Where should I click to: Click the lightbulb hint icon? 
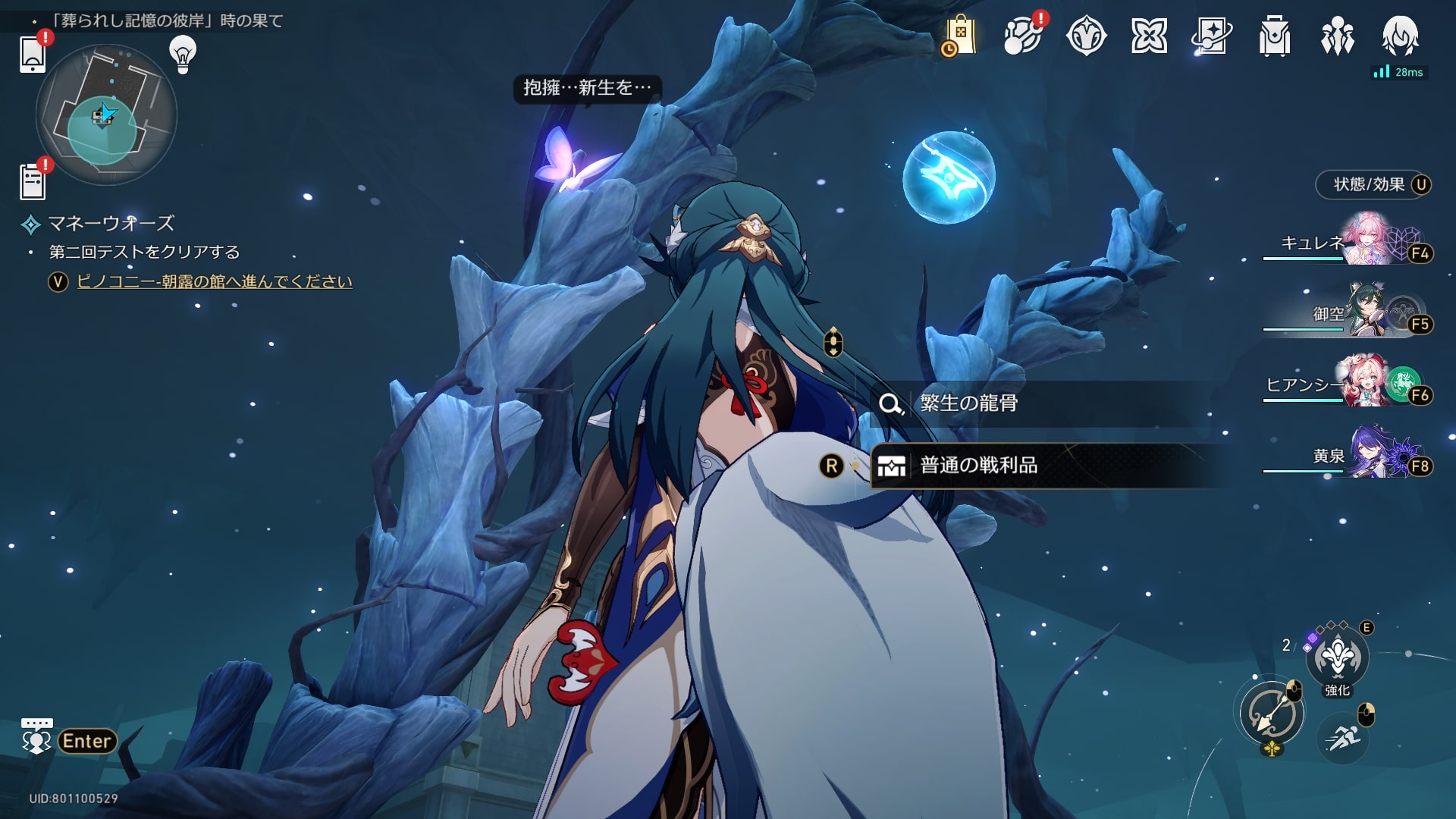pos(182,53)
